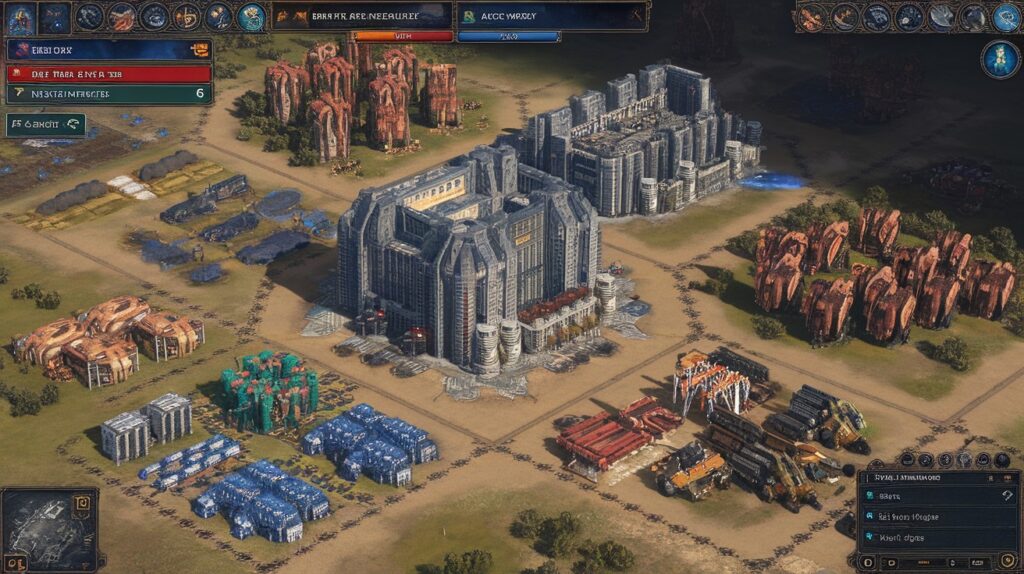Click the bright blue round icon at top-right corner
This screenshot has height=574, width=1024.
1006,16
